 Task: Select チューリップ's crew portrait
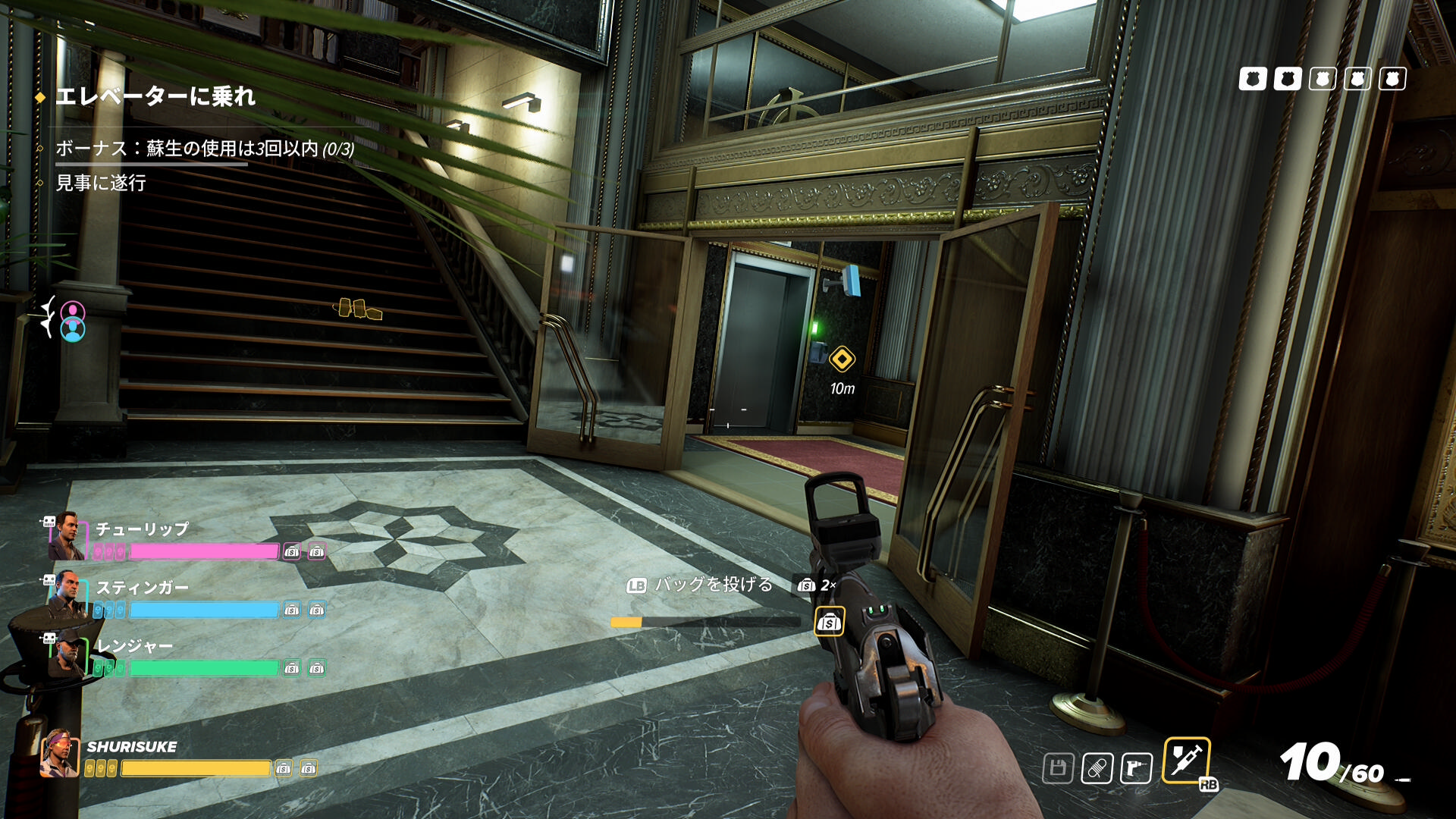pyautogui.click(x=67, y=537)
